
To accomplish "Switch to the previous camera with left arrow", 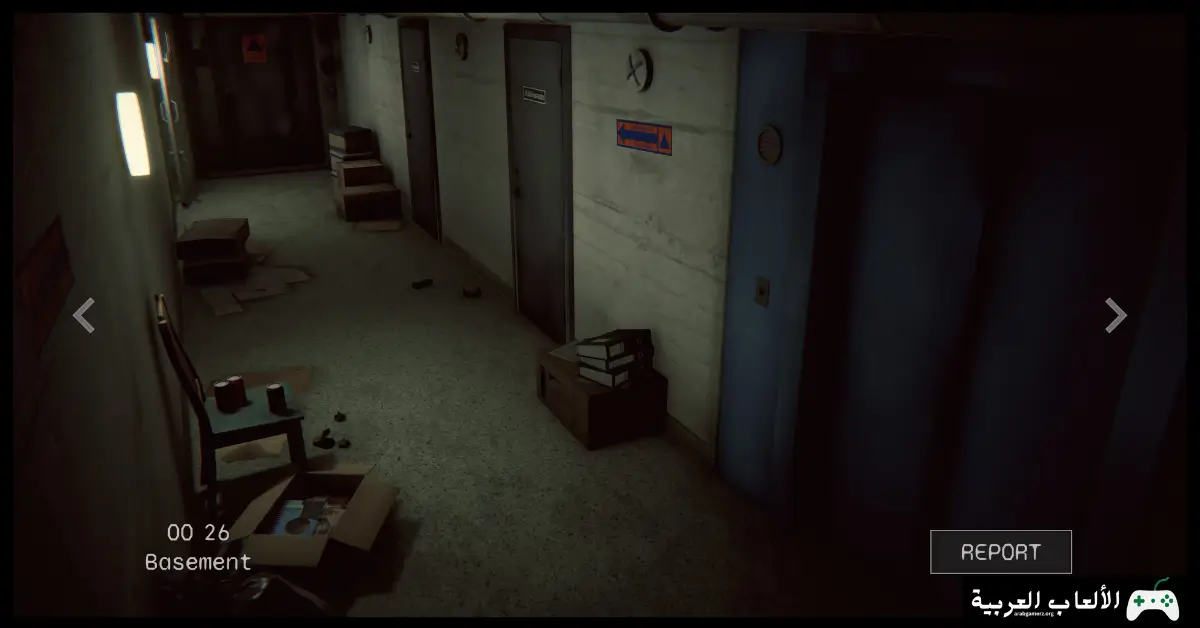I will point(84,315).
